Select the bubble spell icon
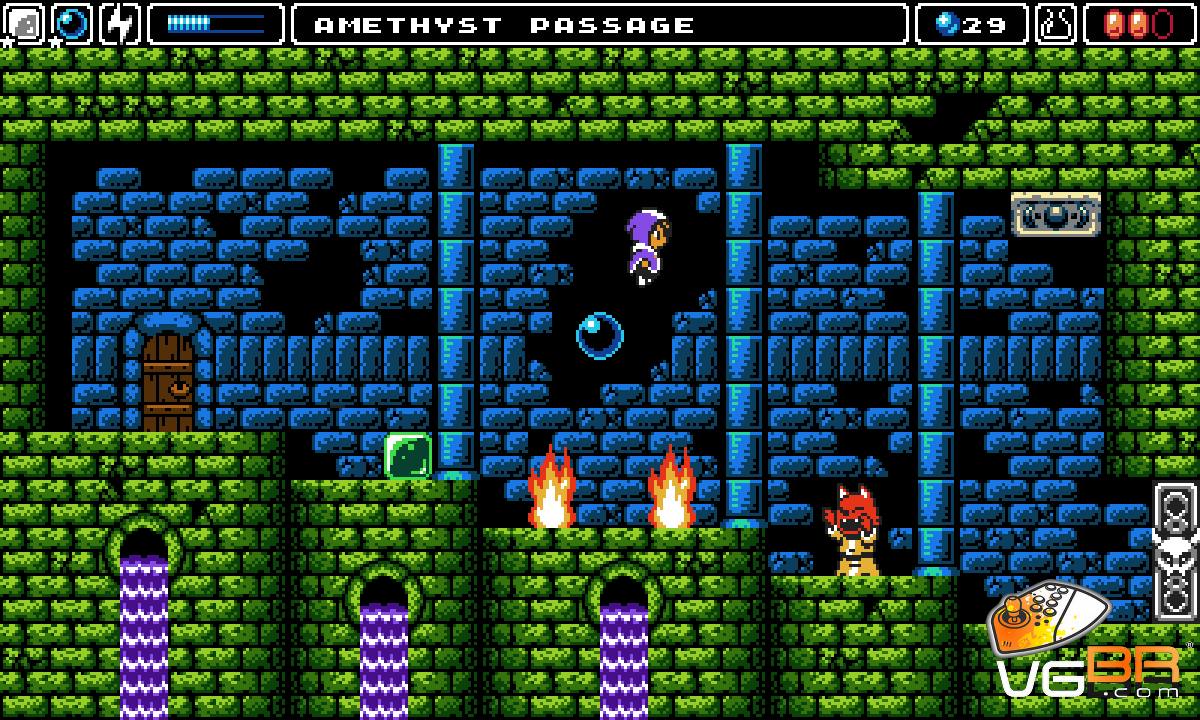 coord(72,24)
